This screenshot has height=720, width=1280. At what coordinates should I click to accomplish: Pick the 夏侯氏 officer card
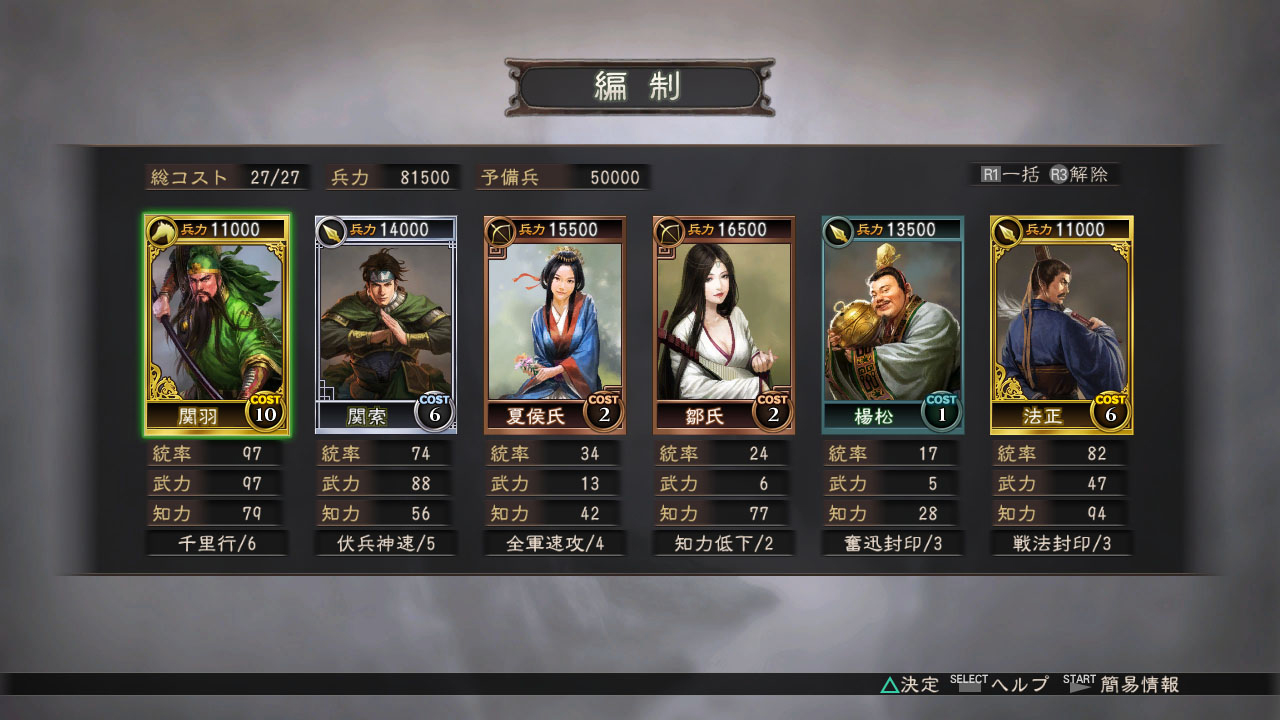555,325
